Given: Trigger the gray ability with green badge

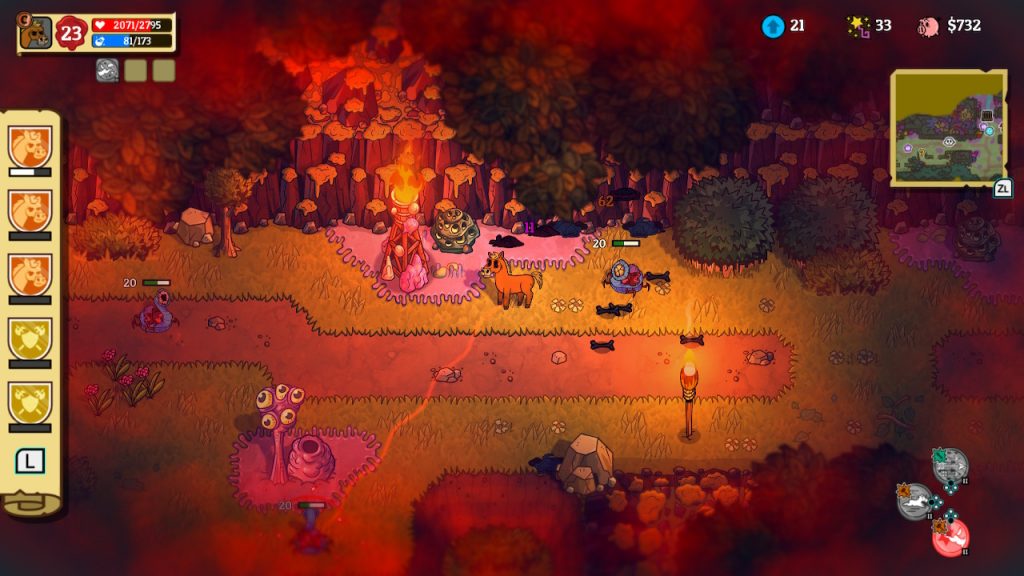Looking at the screenshot, I should point(950,466).
